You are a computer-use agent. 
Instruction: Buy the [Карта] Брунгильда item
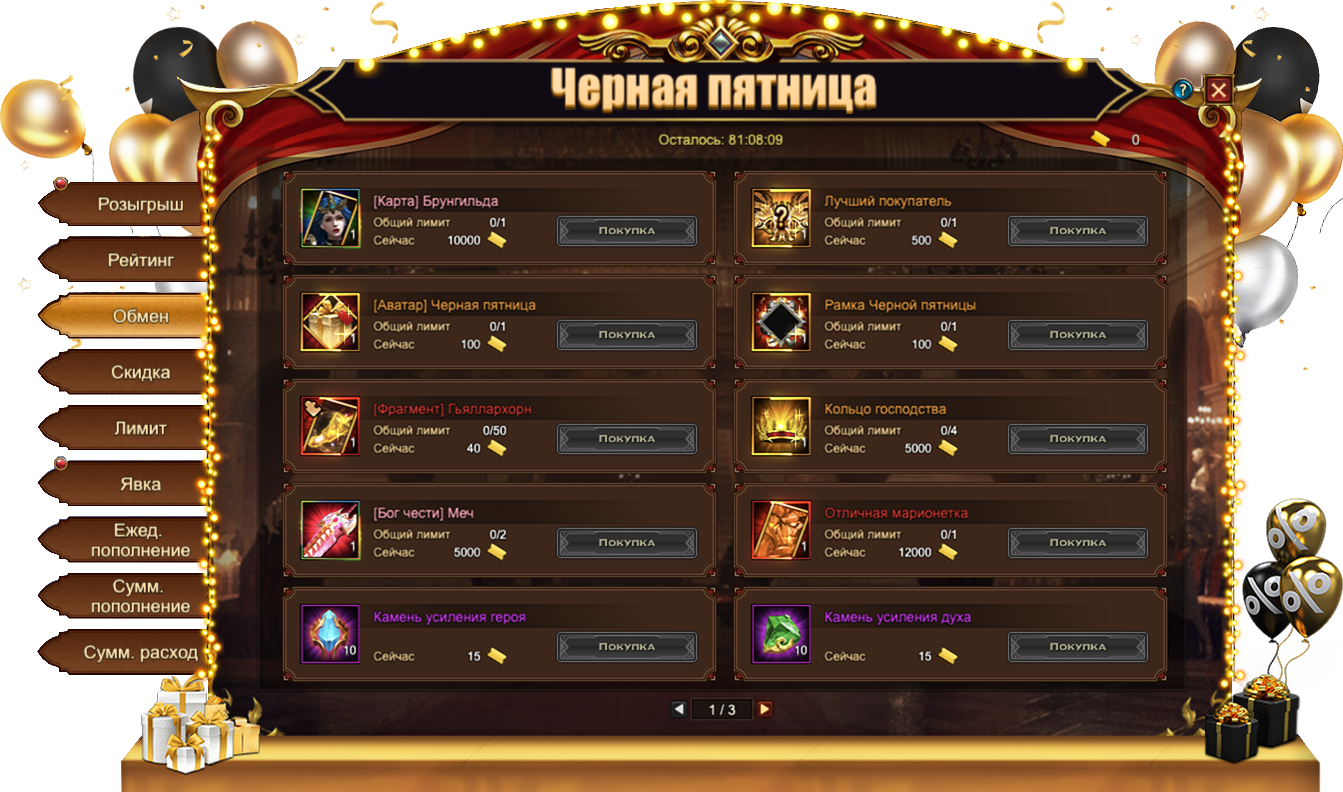(627, 231)
